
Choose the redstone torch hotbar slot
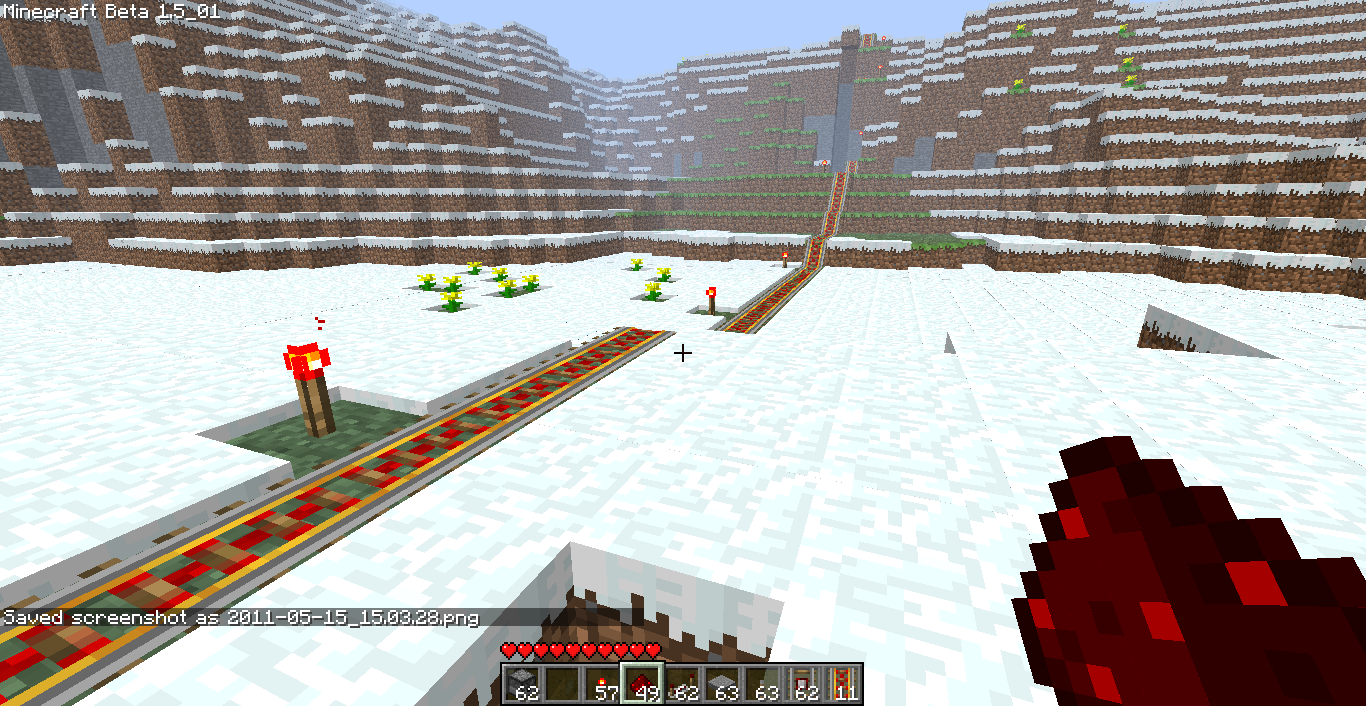602,684
